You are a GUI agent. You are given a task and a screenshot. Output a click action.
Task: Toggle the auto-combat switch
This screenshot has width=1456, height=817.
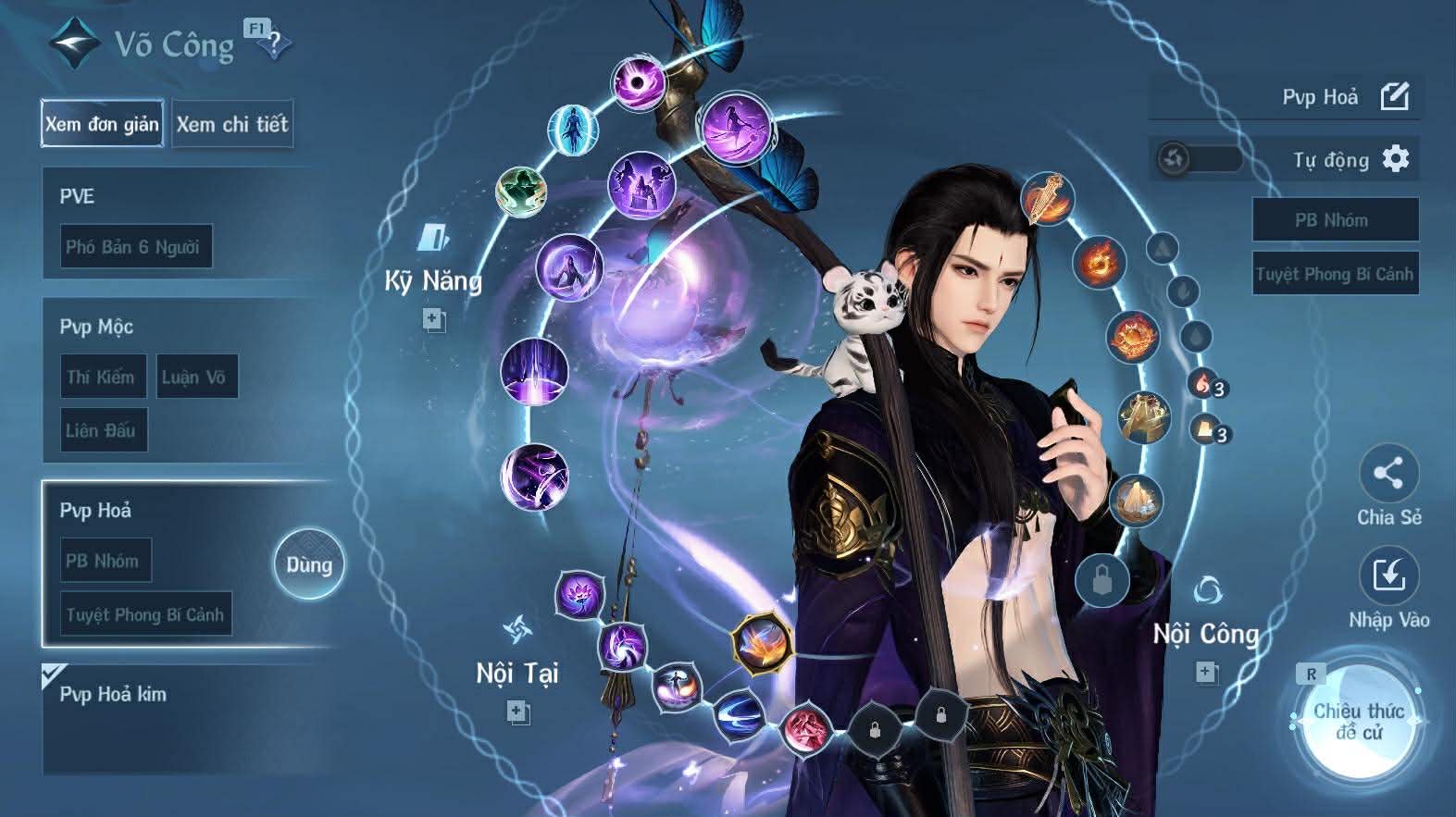click(1199, 159)
